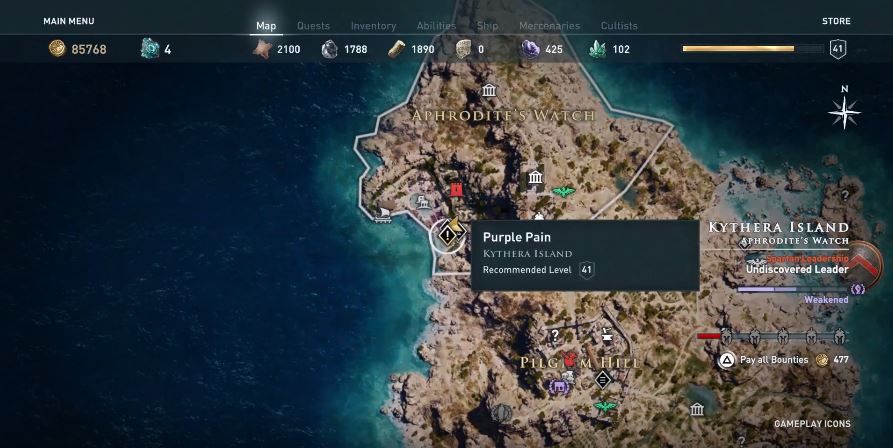
Task: Open the Store
Action: 836,20
